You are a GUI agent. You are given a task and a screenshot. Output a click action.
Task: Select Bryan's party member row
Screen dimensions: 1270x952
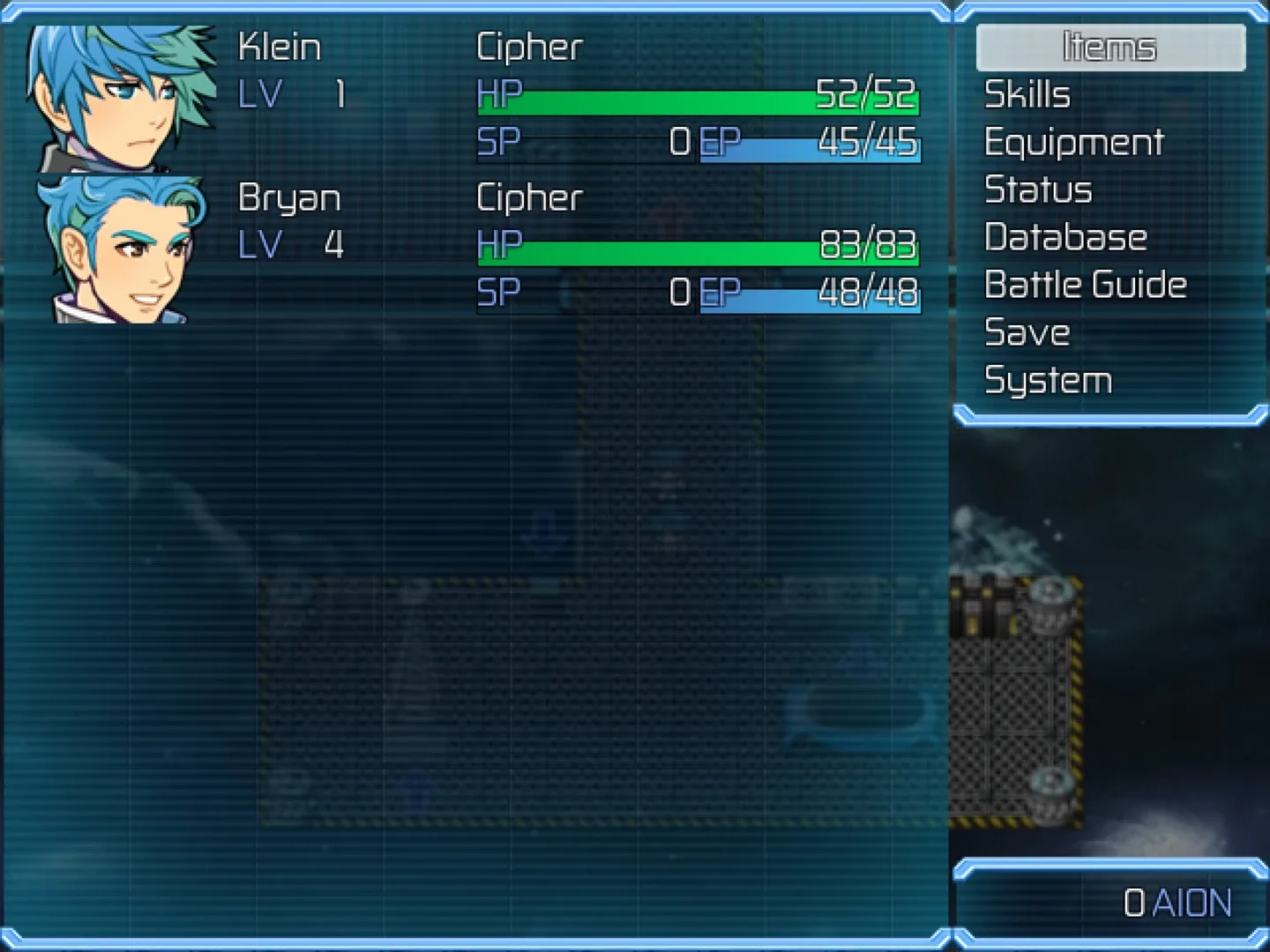tap(476, 249)
